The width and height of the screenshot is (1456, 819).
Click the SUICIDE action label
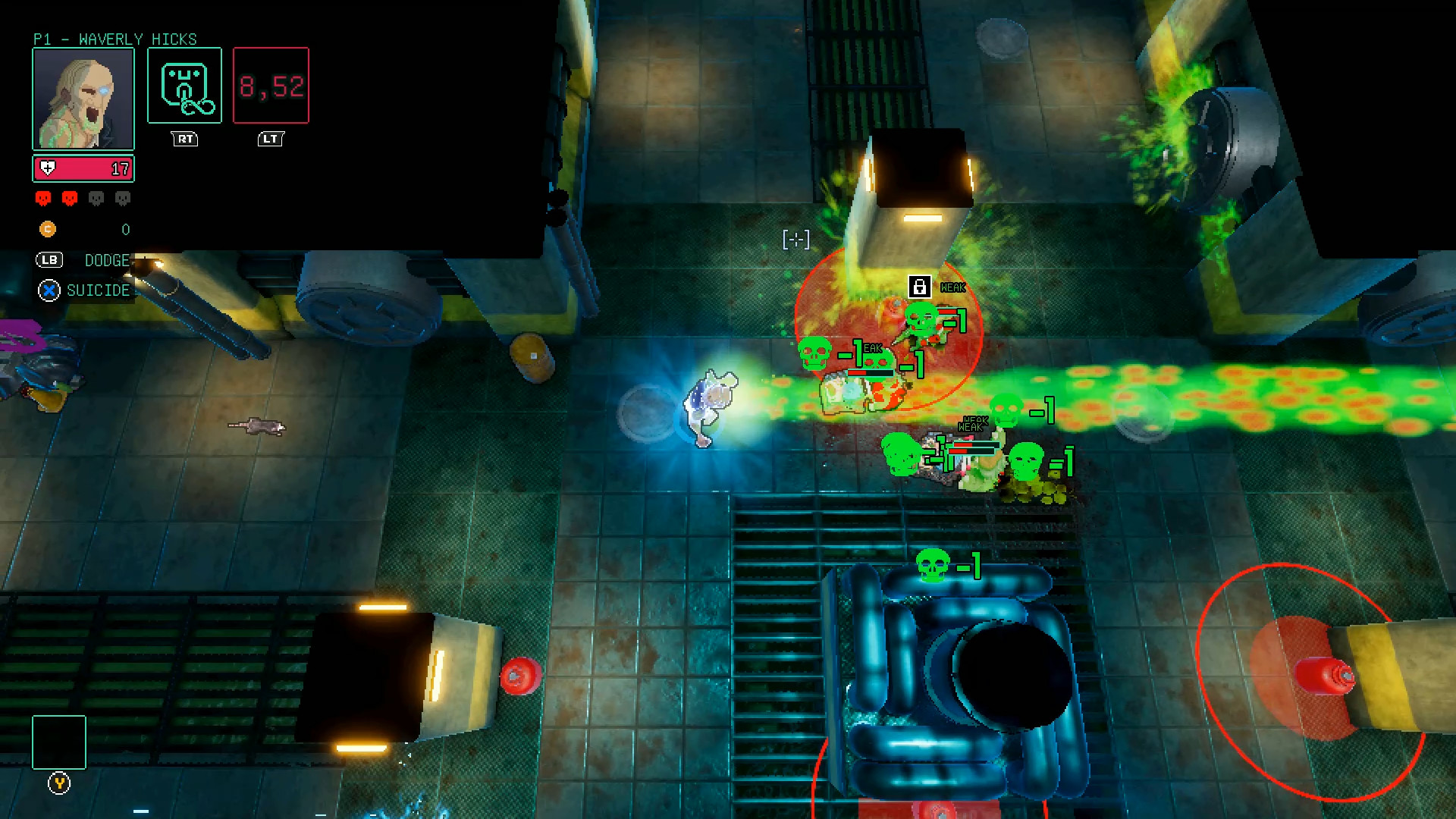click(x=99, y=290)
